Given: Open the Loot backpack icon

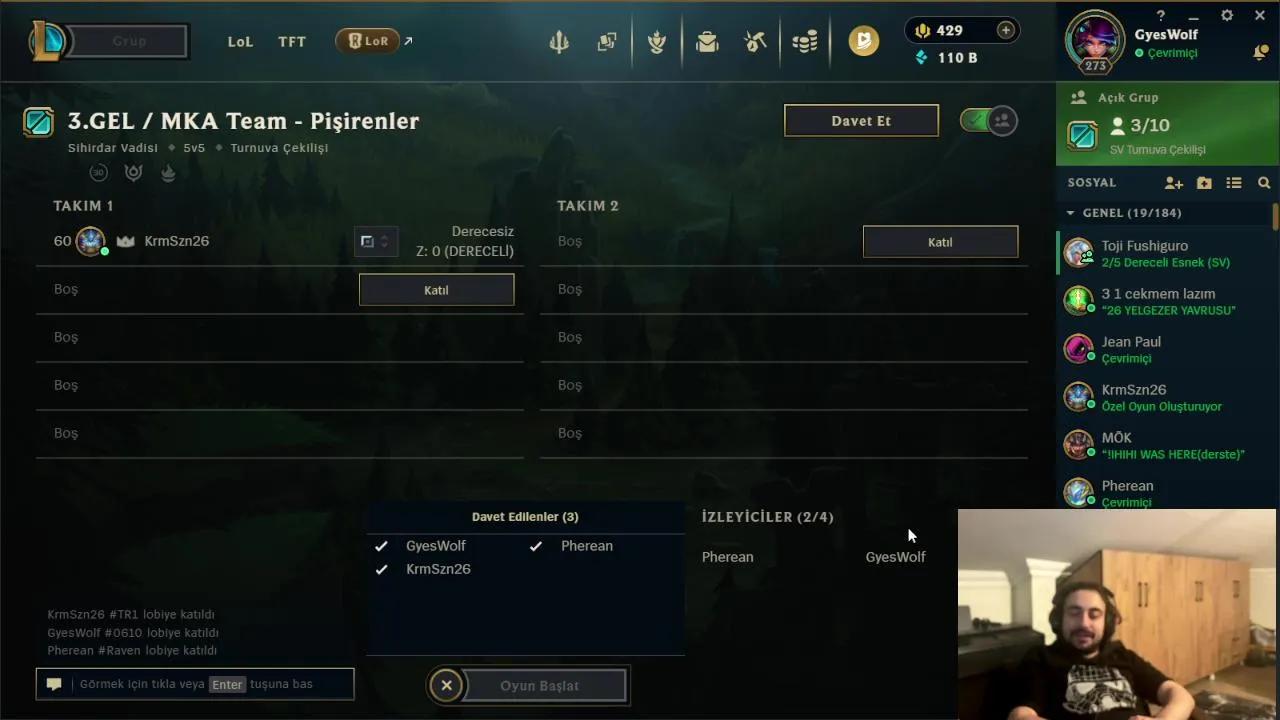Looking at the screenshot, I should click(x=707, y=41).
